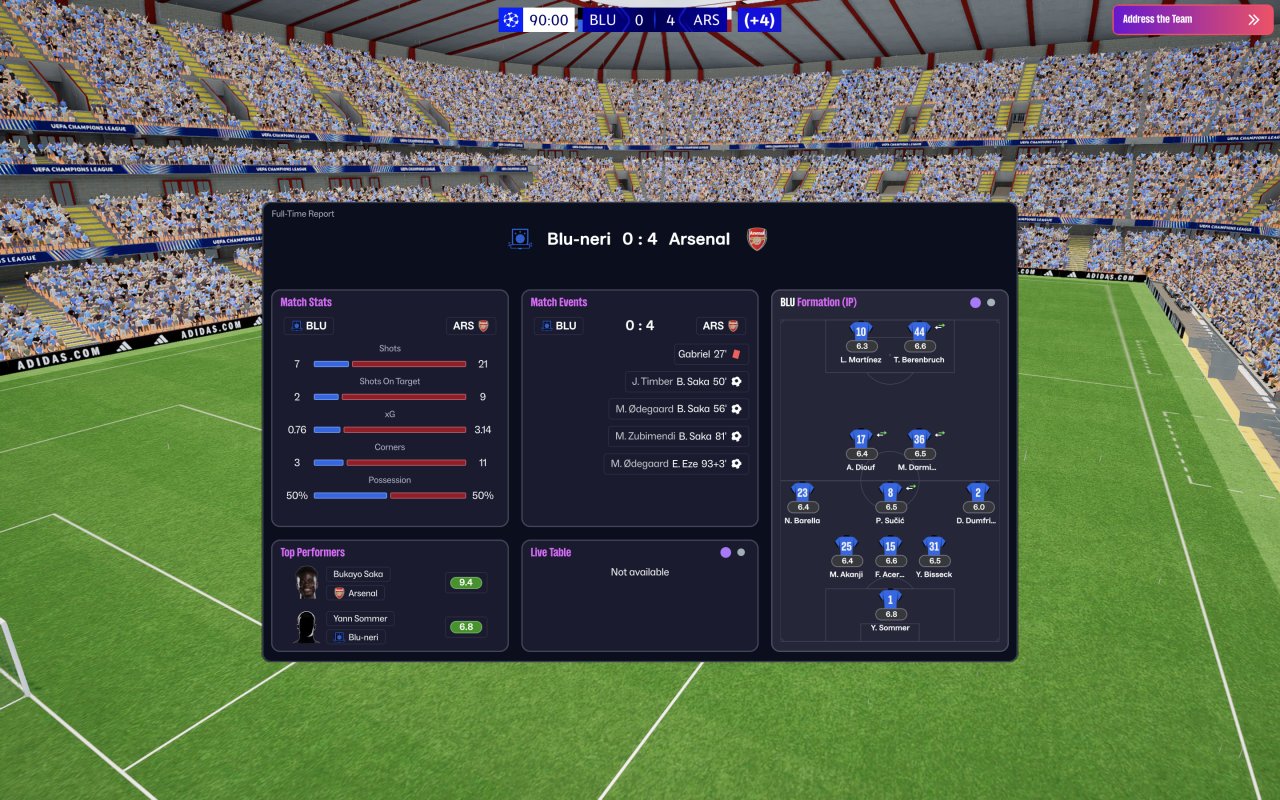Choose T. Berenbruch number 44 shirt

(919, 332)
